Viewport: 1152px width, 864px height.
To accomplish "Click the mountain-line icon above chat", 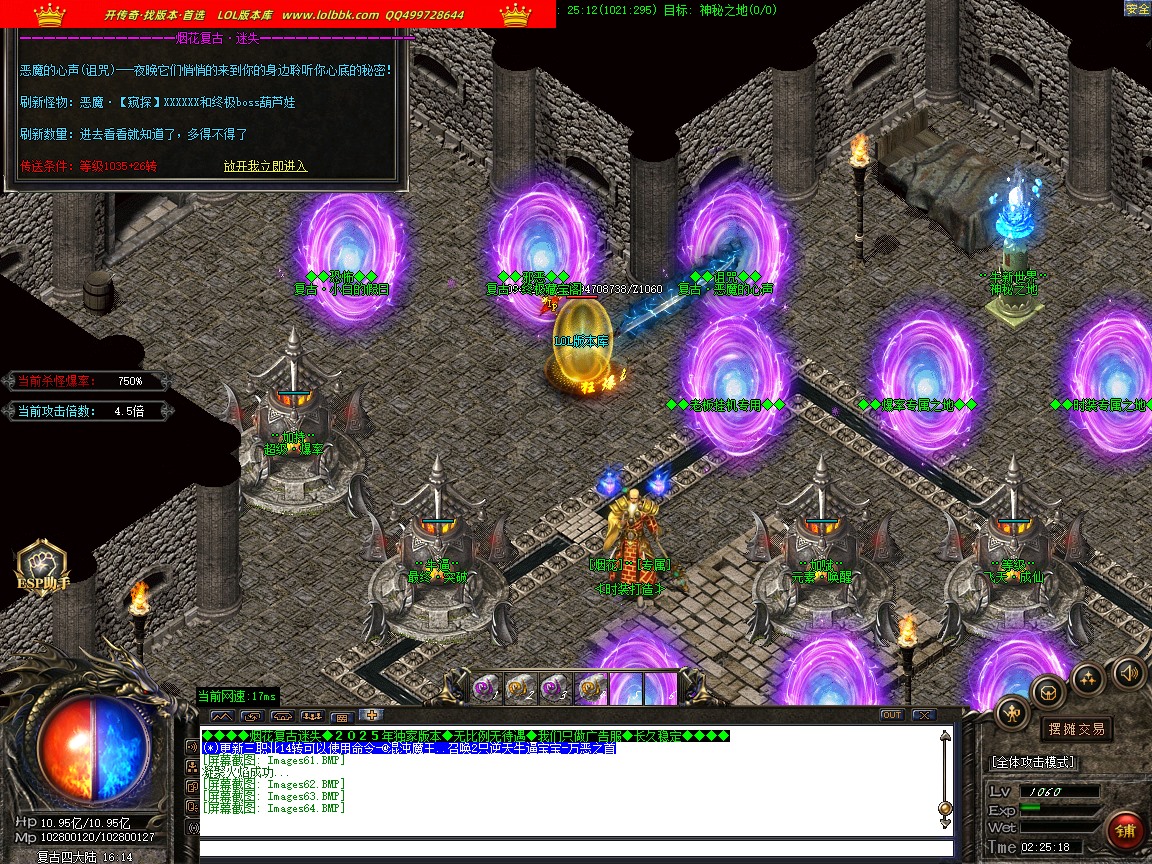I will point(221,716).
